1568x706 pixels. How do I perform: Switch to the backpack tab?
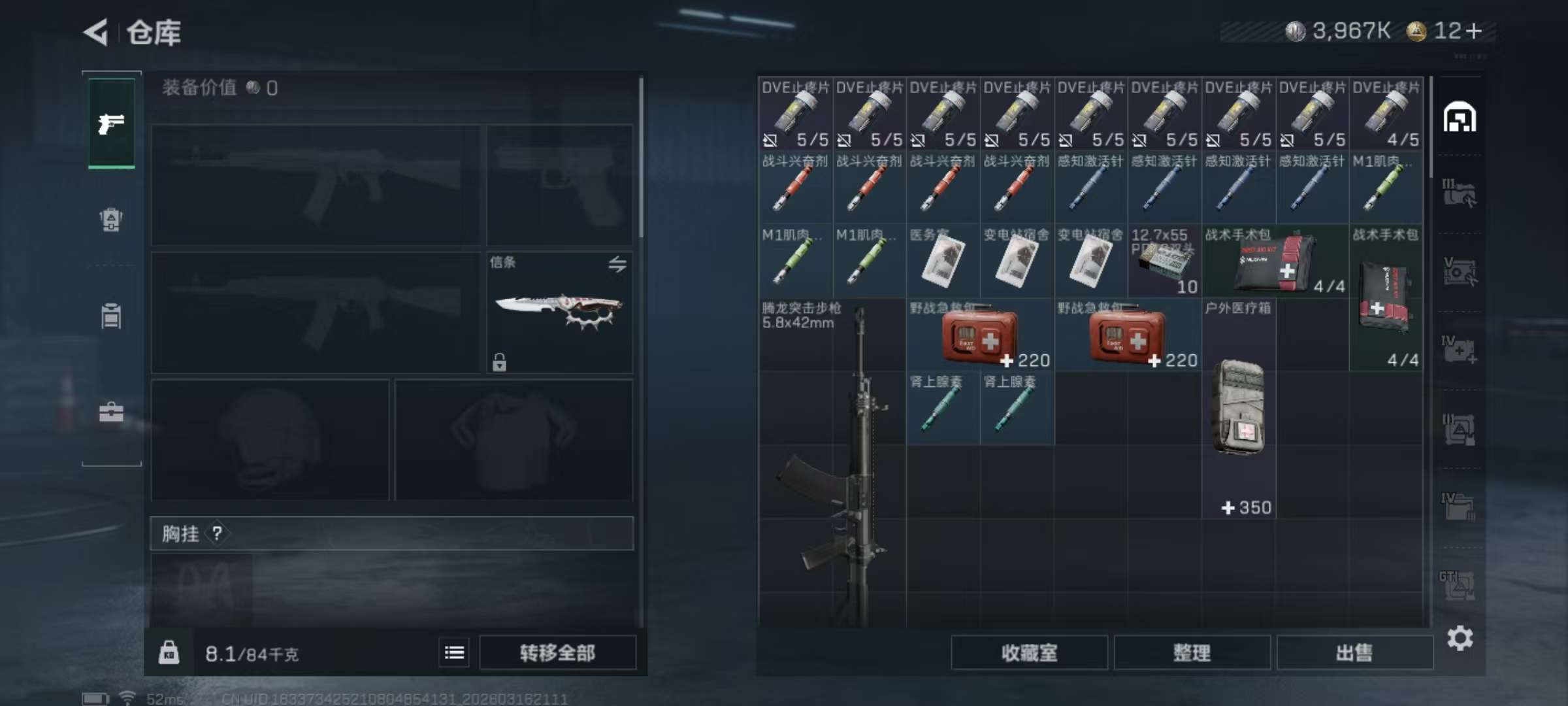(x=111, y=220)
